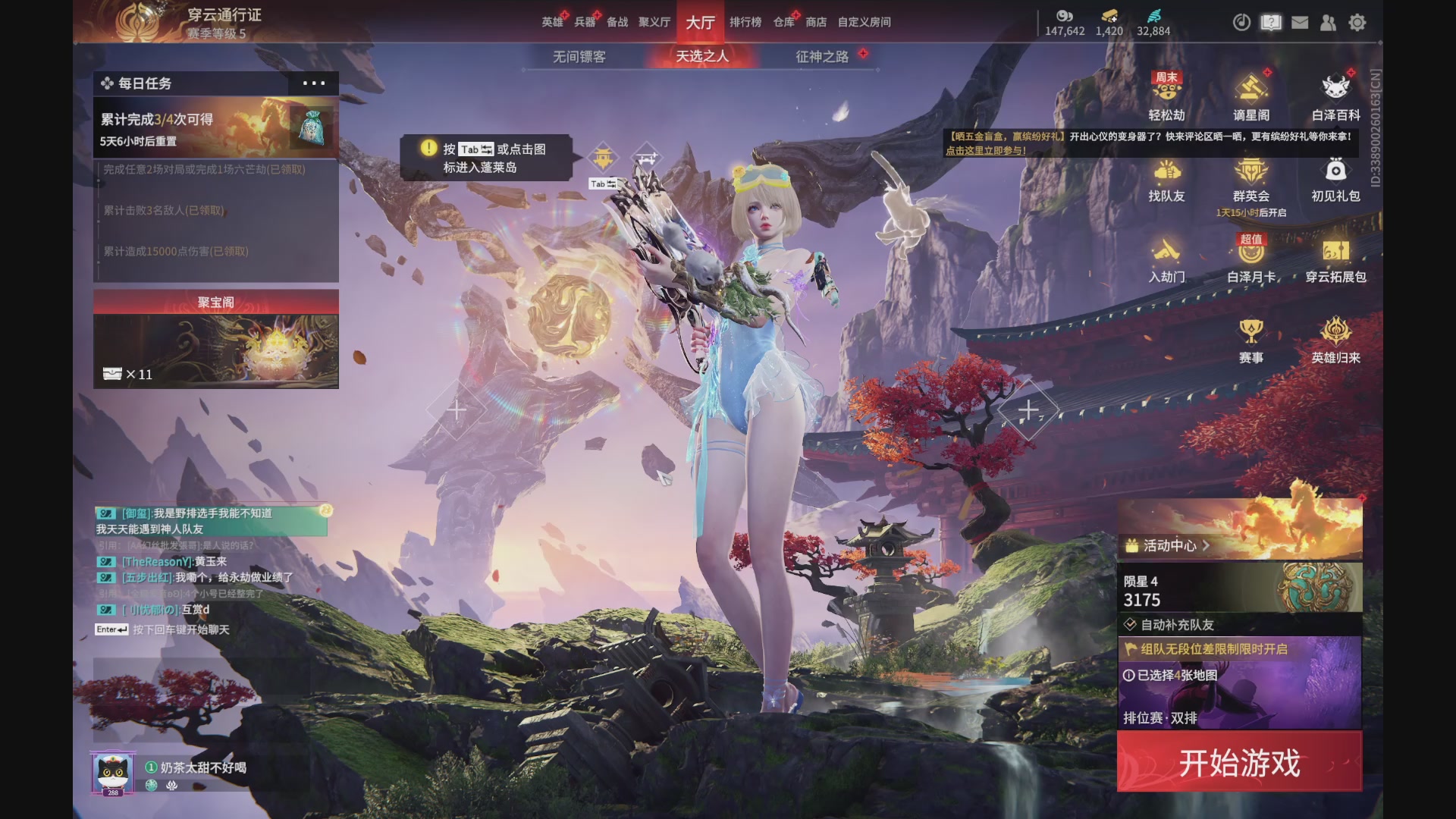Click the 点击这里立即参与 link
1456x819 pixels.
[984, 149]
